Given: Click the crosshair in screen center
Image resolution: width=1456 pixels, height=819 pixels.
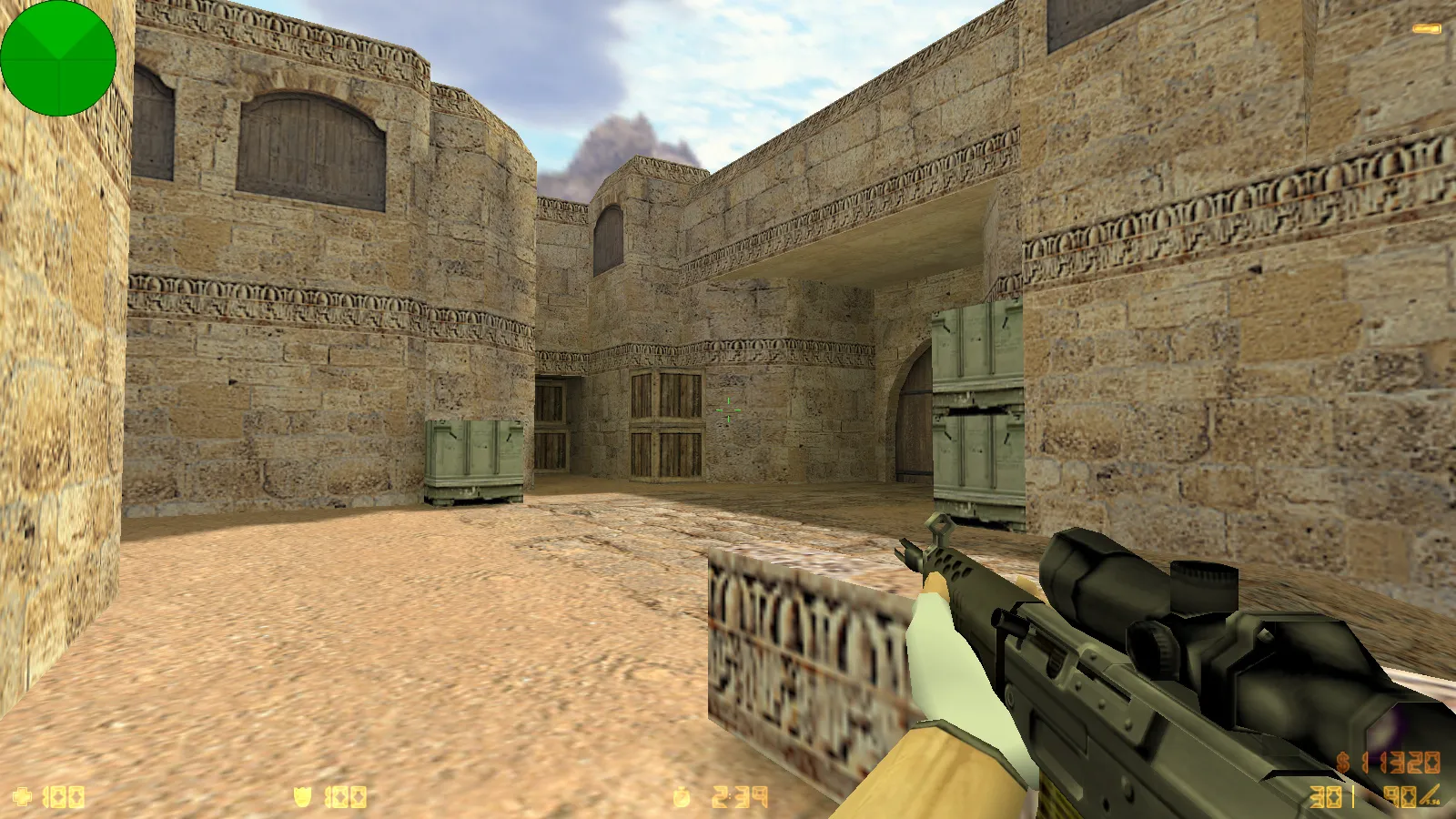Looking at the screenshot, I should click(728, 409).
